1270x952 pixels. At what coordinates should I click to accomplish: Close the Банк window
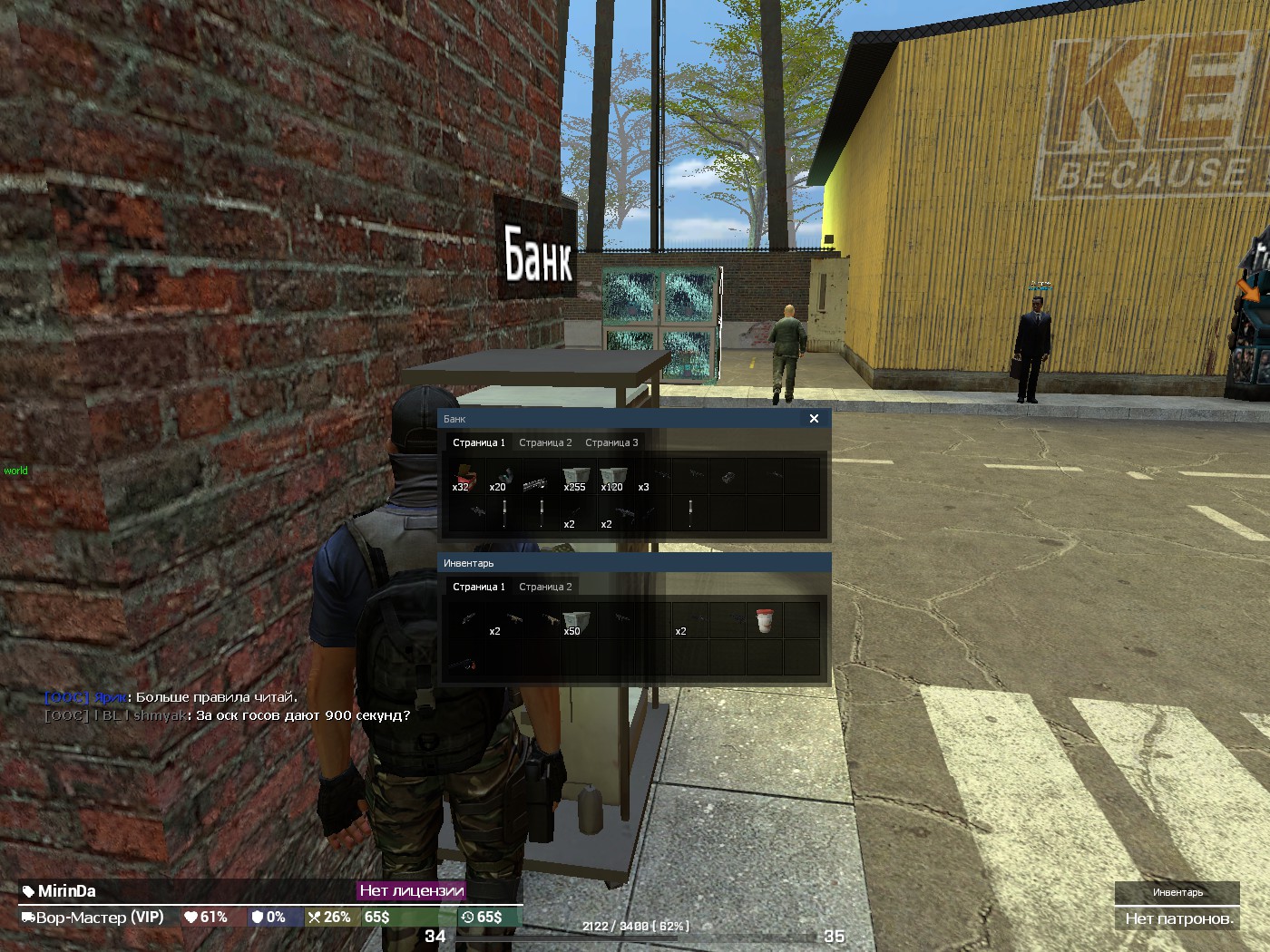814,419
